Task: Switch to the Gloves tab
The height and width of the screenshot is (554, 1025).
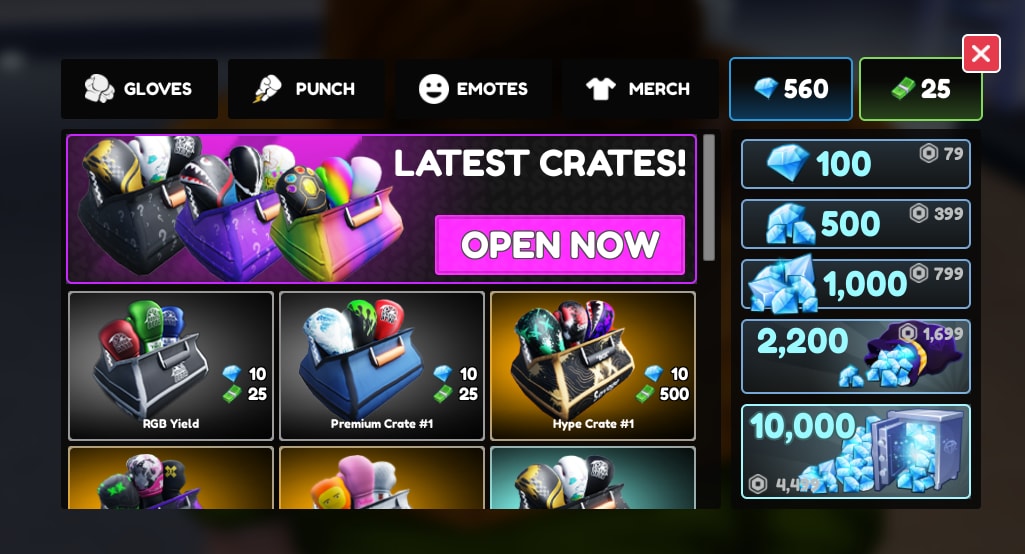Action: (139, 89)
